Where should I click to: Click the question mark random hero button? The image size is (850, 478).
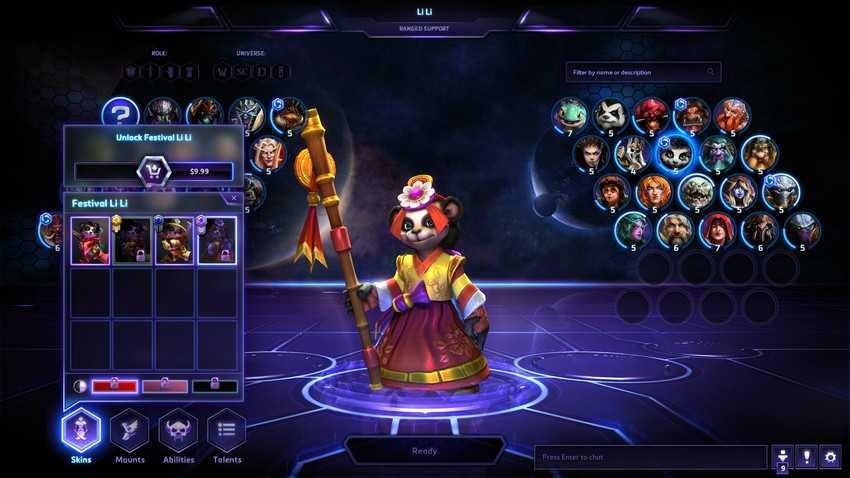(120, 113)
